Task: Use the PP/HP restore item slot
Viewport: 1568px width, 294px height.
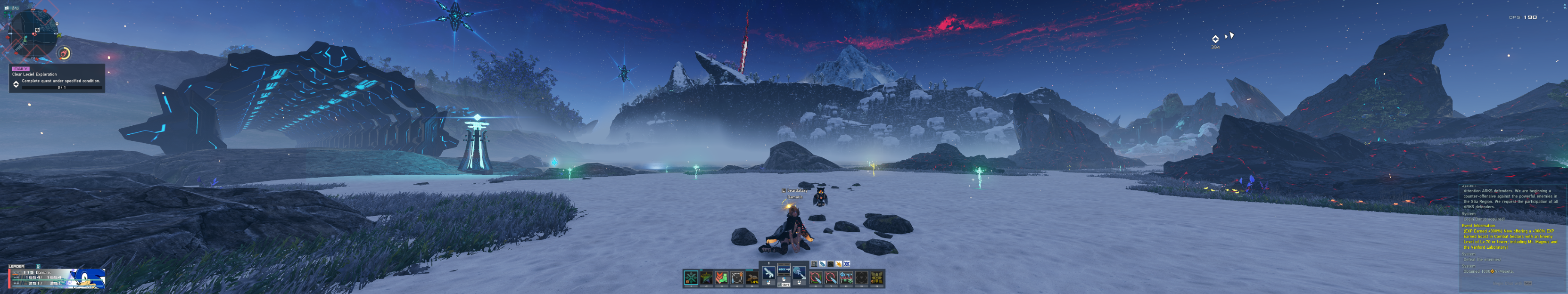Action: 846,278
